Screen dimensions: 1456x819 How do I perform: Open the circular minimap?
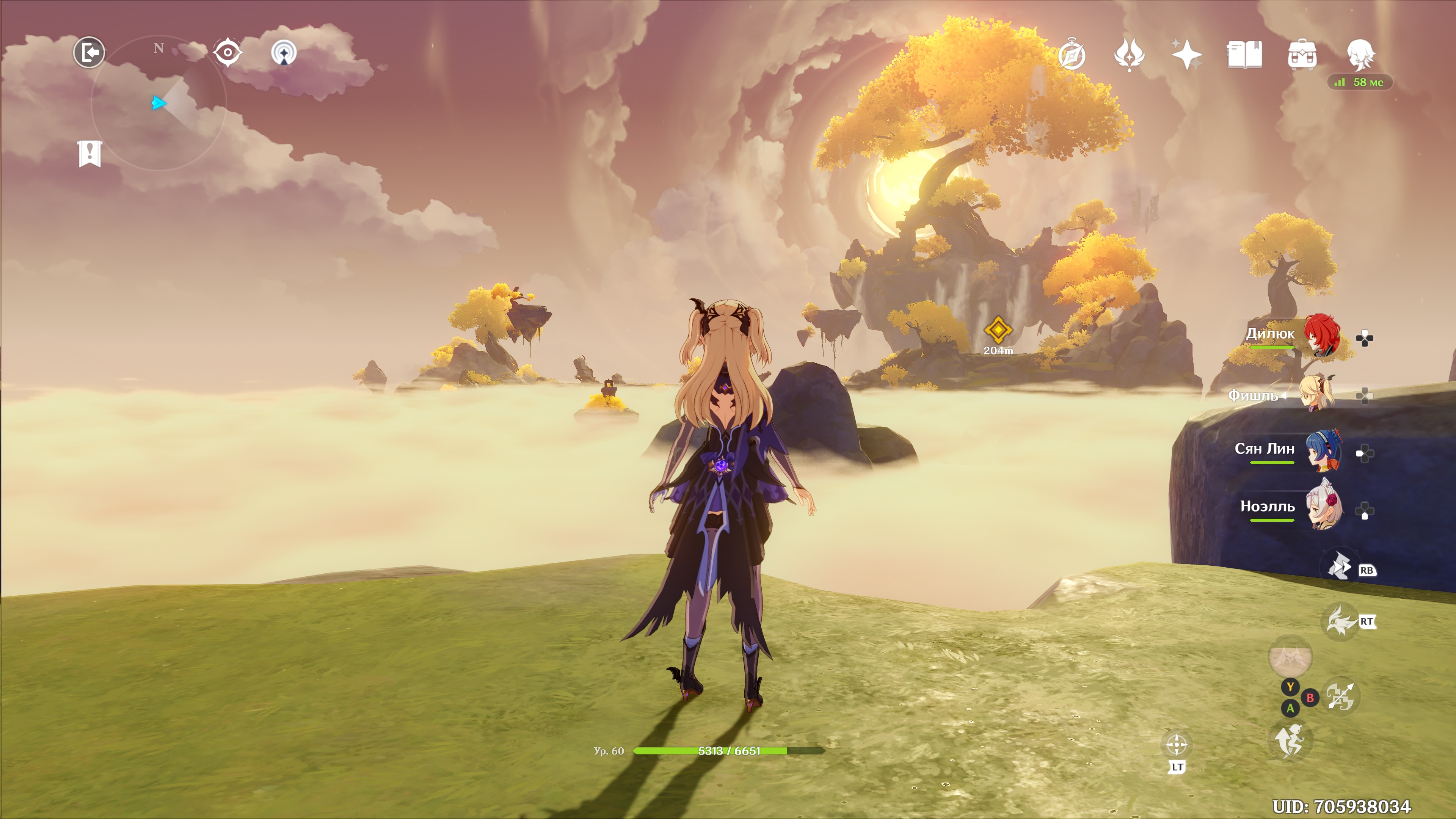159,103
